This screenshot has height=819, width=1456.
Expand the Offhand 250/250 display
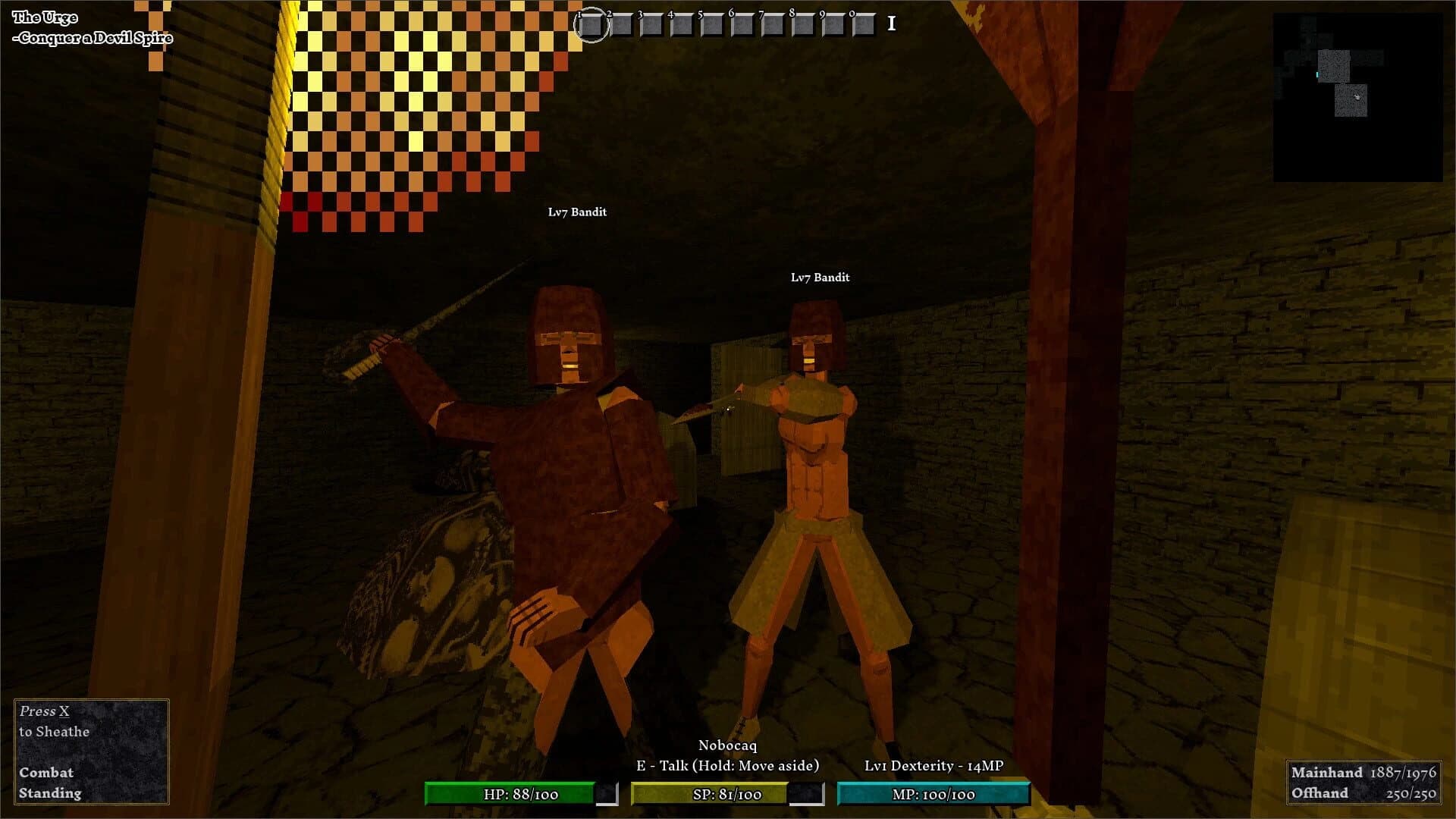pyautogui.click(x=1365, y=794)
